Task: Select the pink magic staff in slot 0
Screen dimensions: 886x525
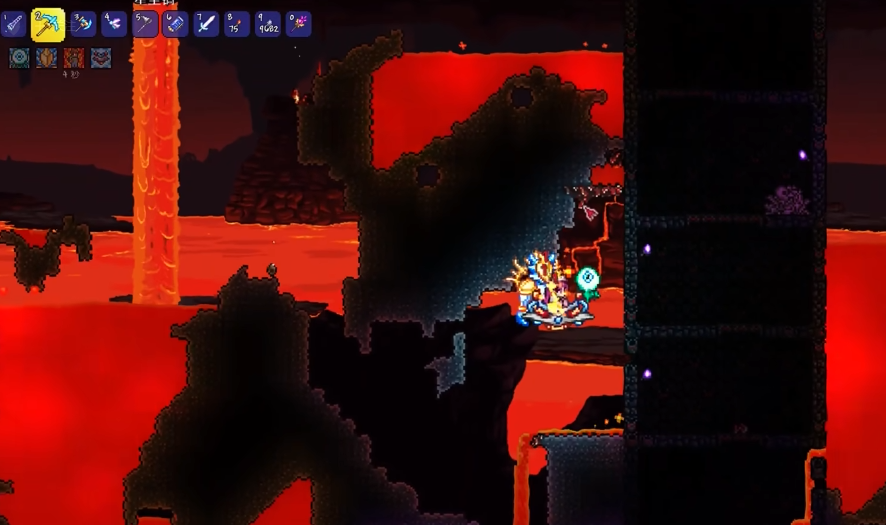Action: 298,23
